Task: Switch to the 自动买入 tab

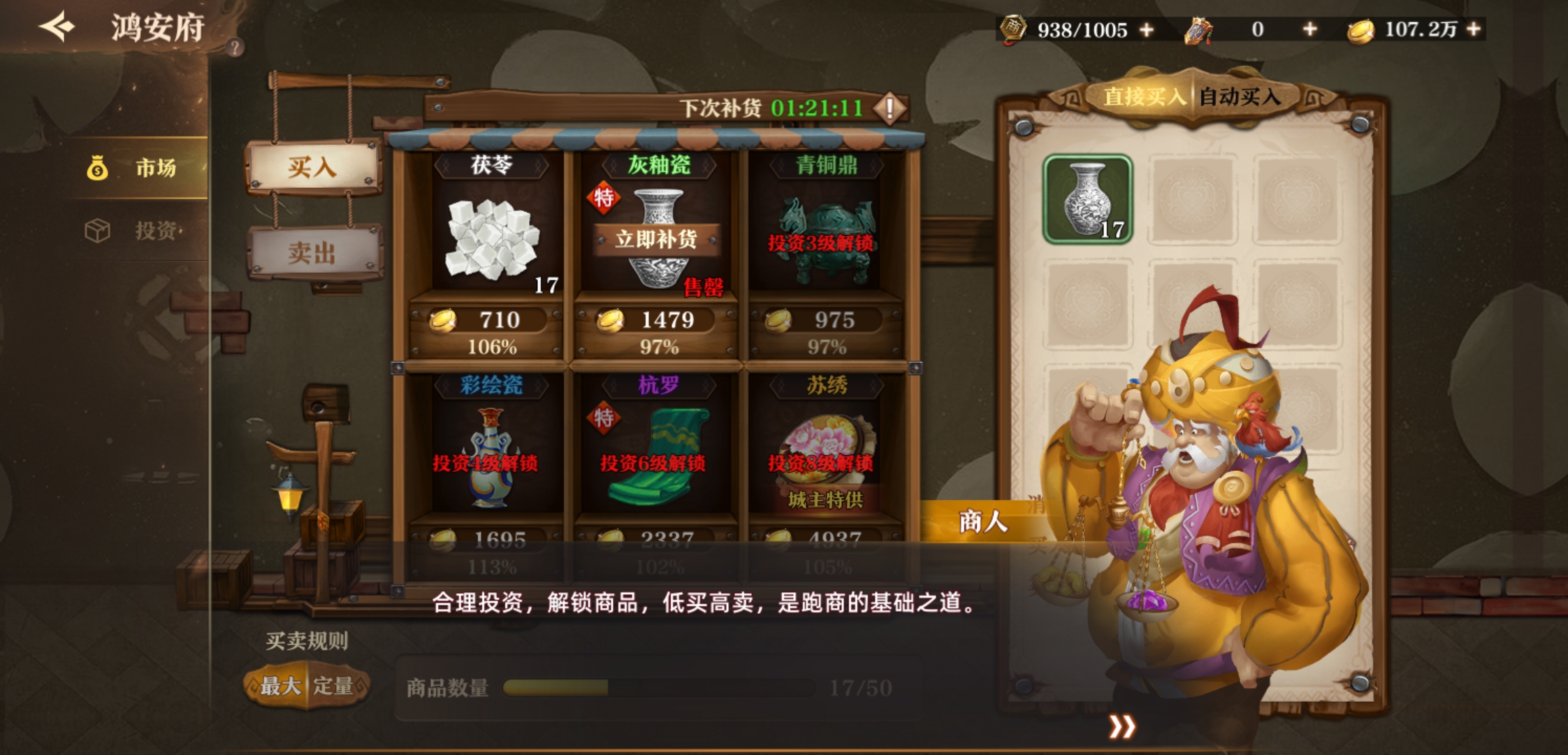Action: [1240, 96]
